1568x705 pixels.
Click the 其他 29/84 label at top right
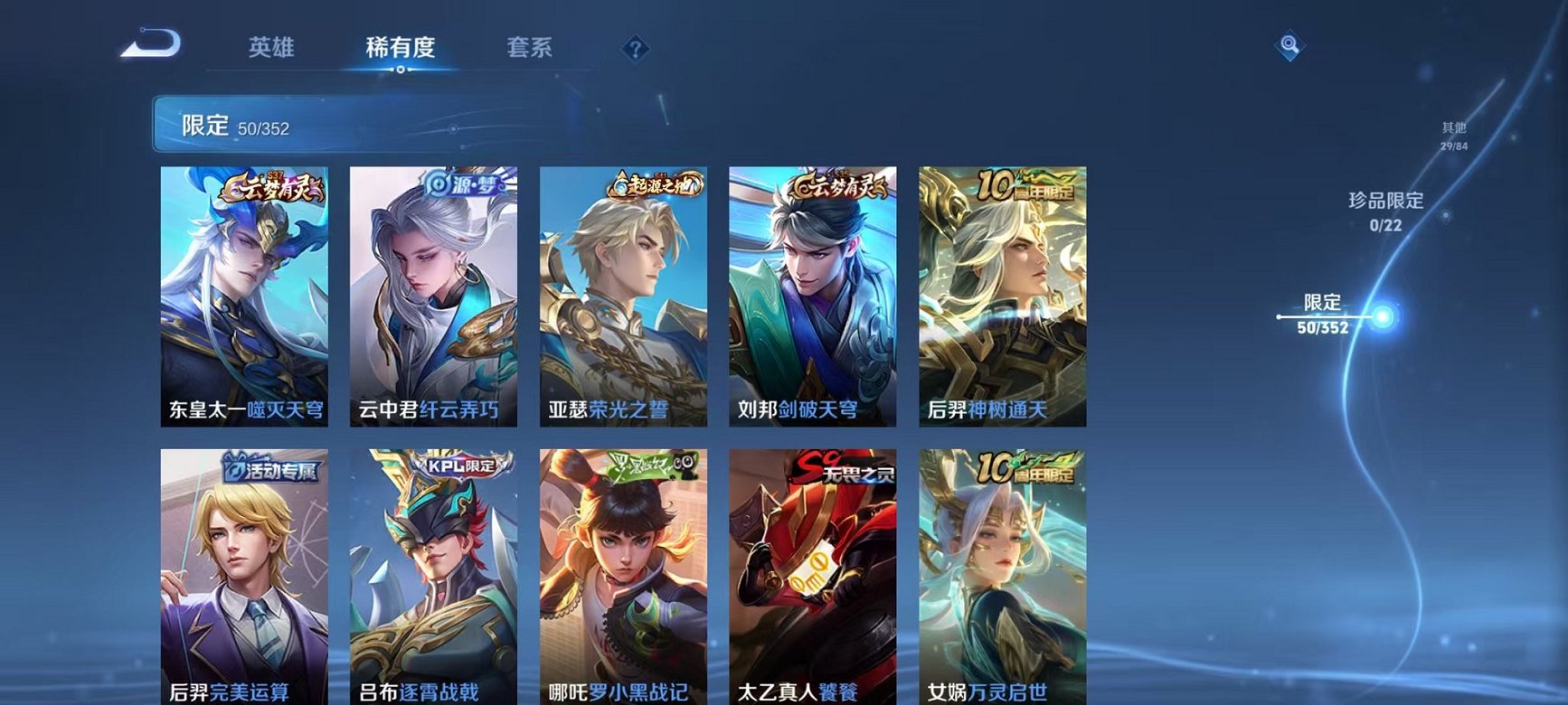pyautogui.click(x=1452, y=134)
